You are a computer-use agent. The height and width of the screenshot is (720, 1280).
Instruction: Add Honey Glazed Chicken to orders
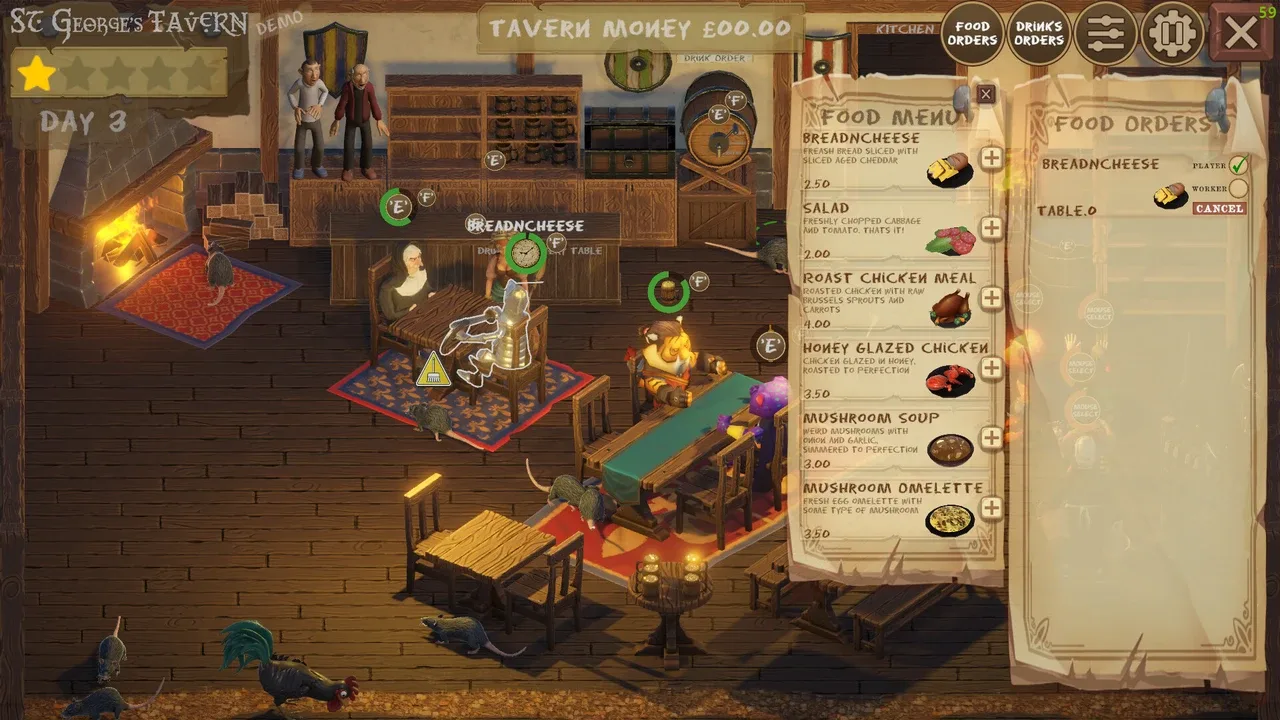[991, 368]
